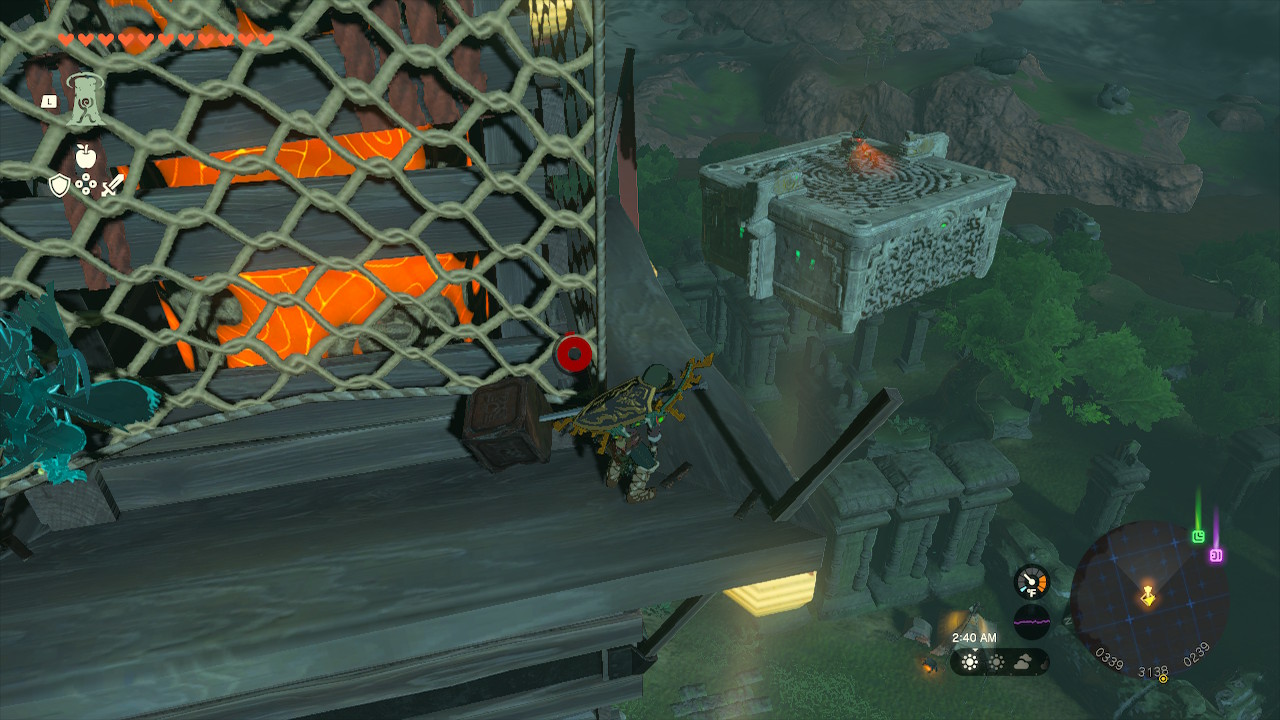Select the apple item icon
Screen dimensions: 1280x720
pyautogui.click(x=85, y=155)
